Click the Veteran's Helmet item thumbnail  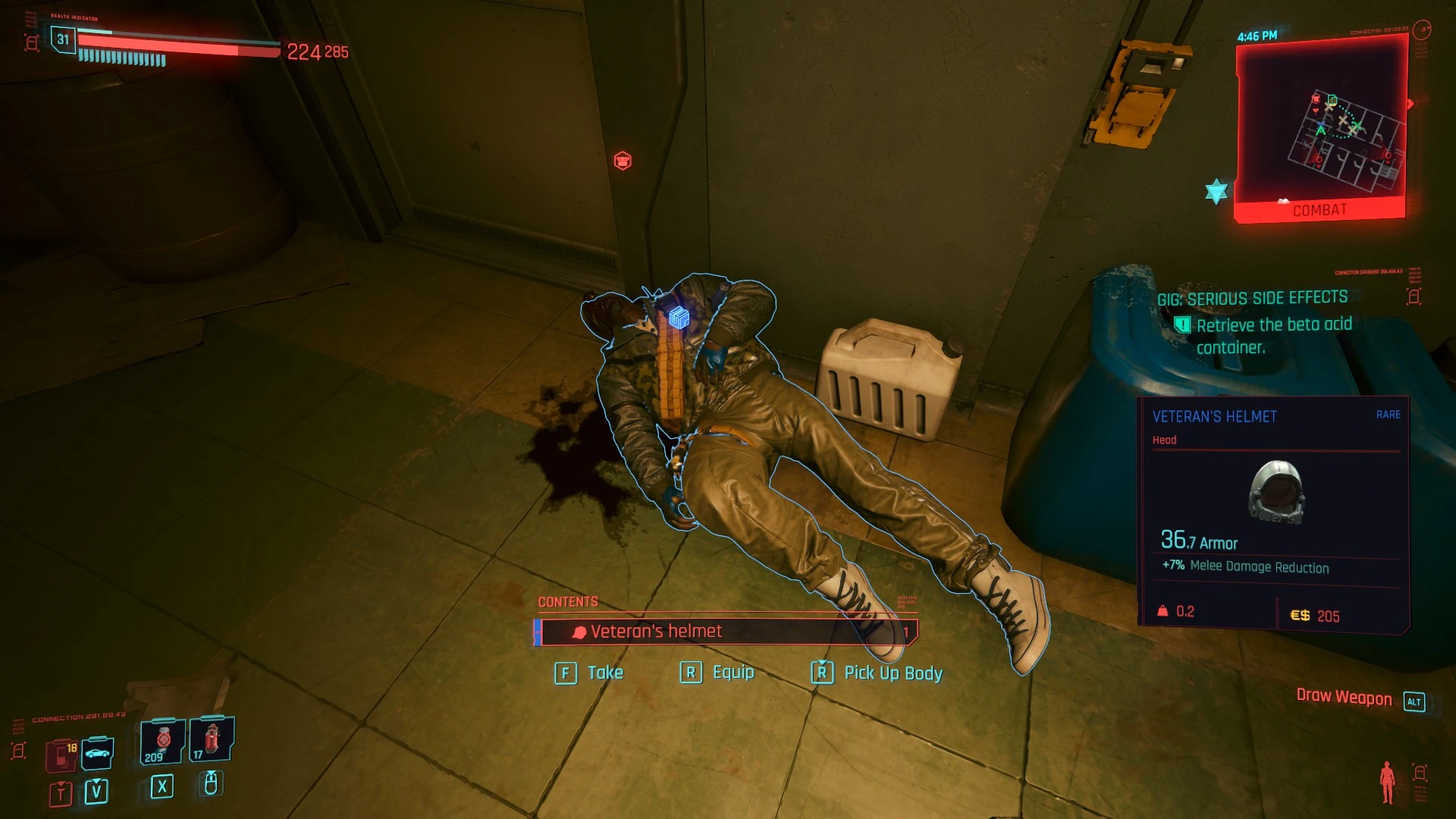pyautogui.click(x=1276, y=492)
